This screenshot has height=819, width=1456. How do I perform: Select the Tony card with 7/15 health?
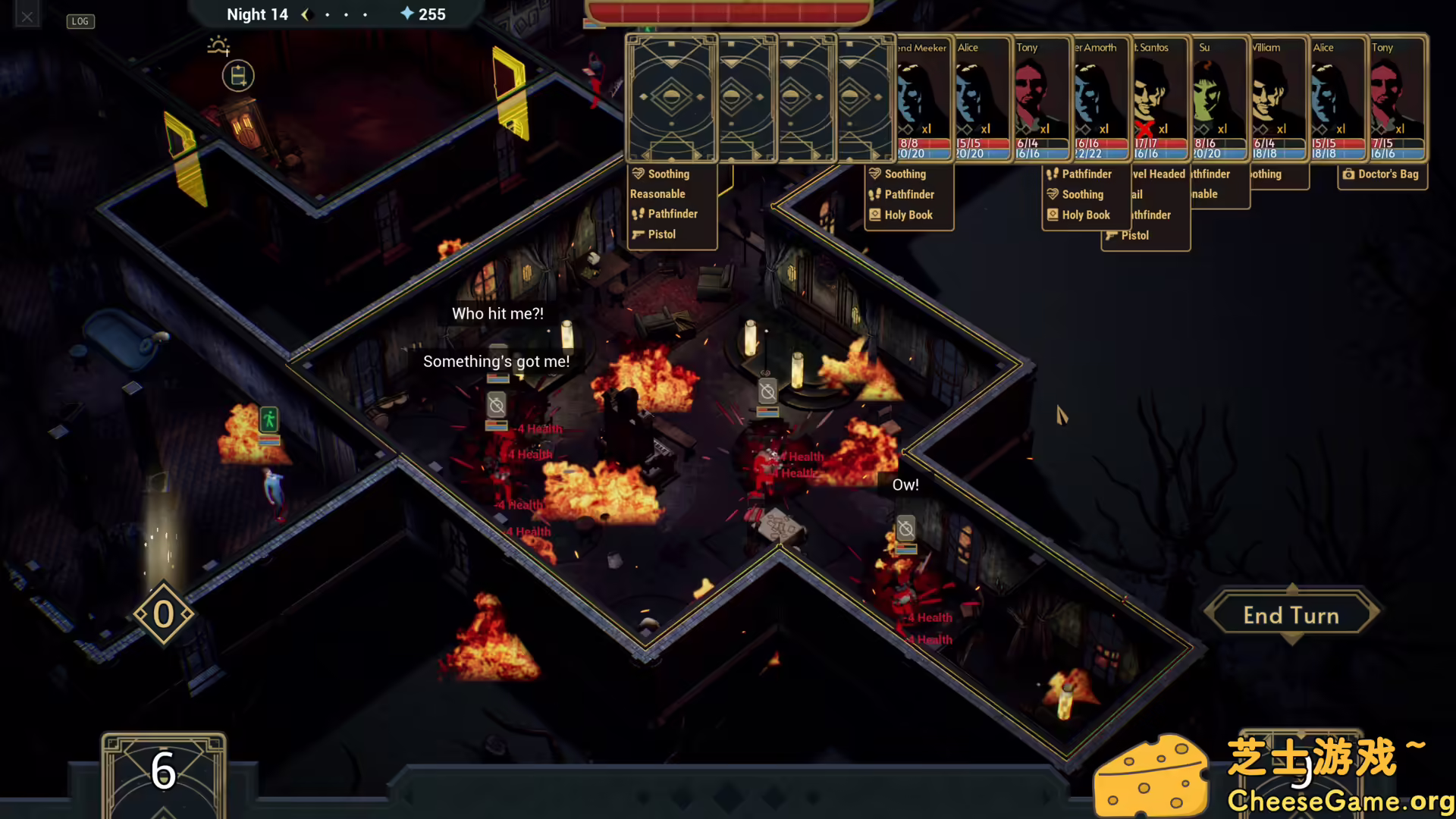point(1397,99)
